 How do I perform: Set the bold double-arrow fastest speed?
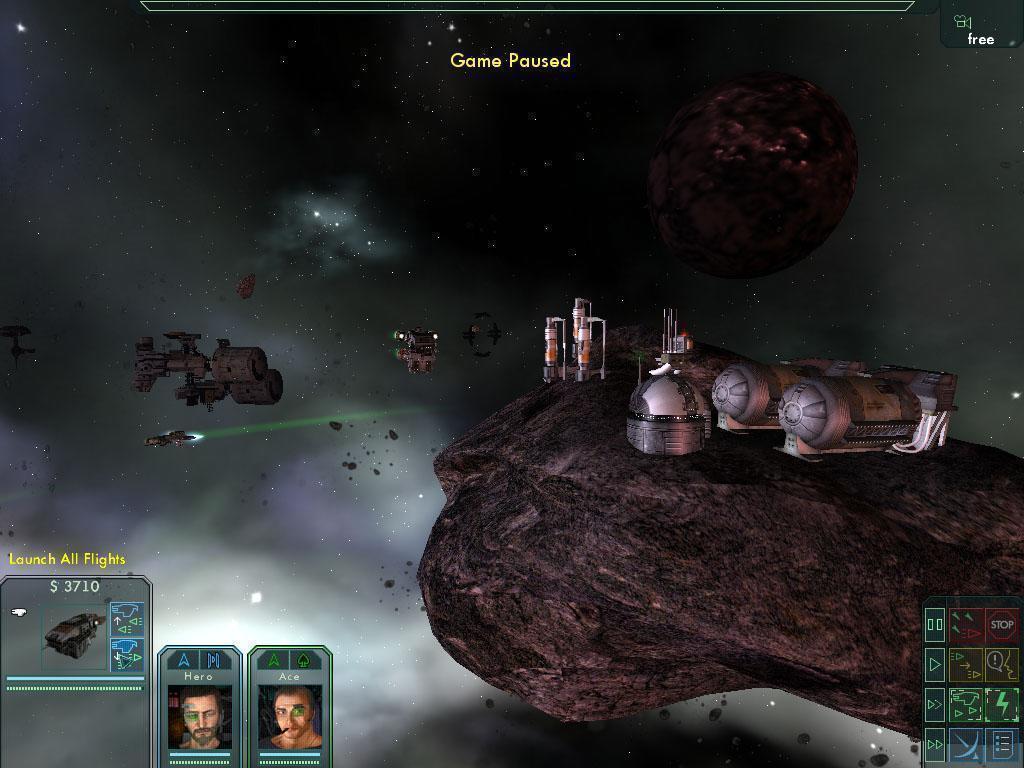[935, 744]
